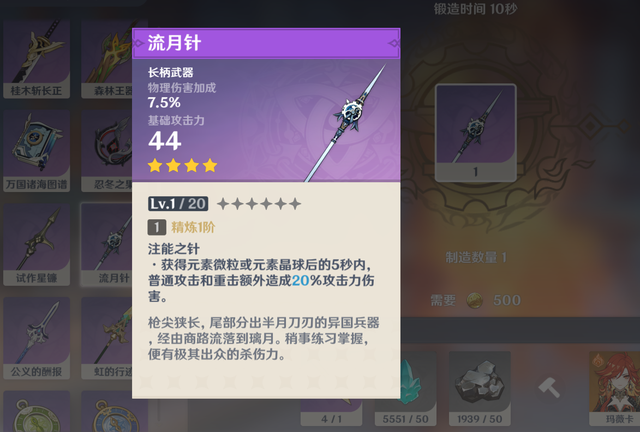Inspect the material showing 5551/50
The image size is (640, 432).
tap(405, 385)
